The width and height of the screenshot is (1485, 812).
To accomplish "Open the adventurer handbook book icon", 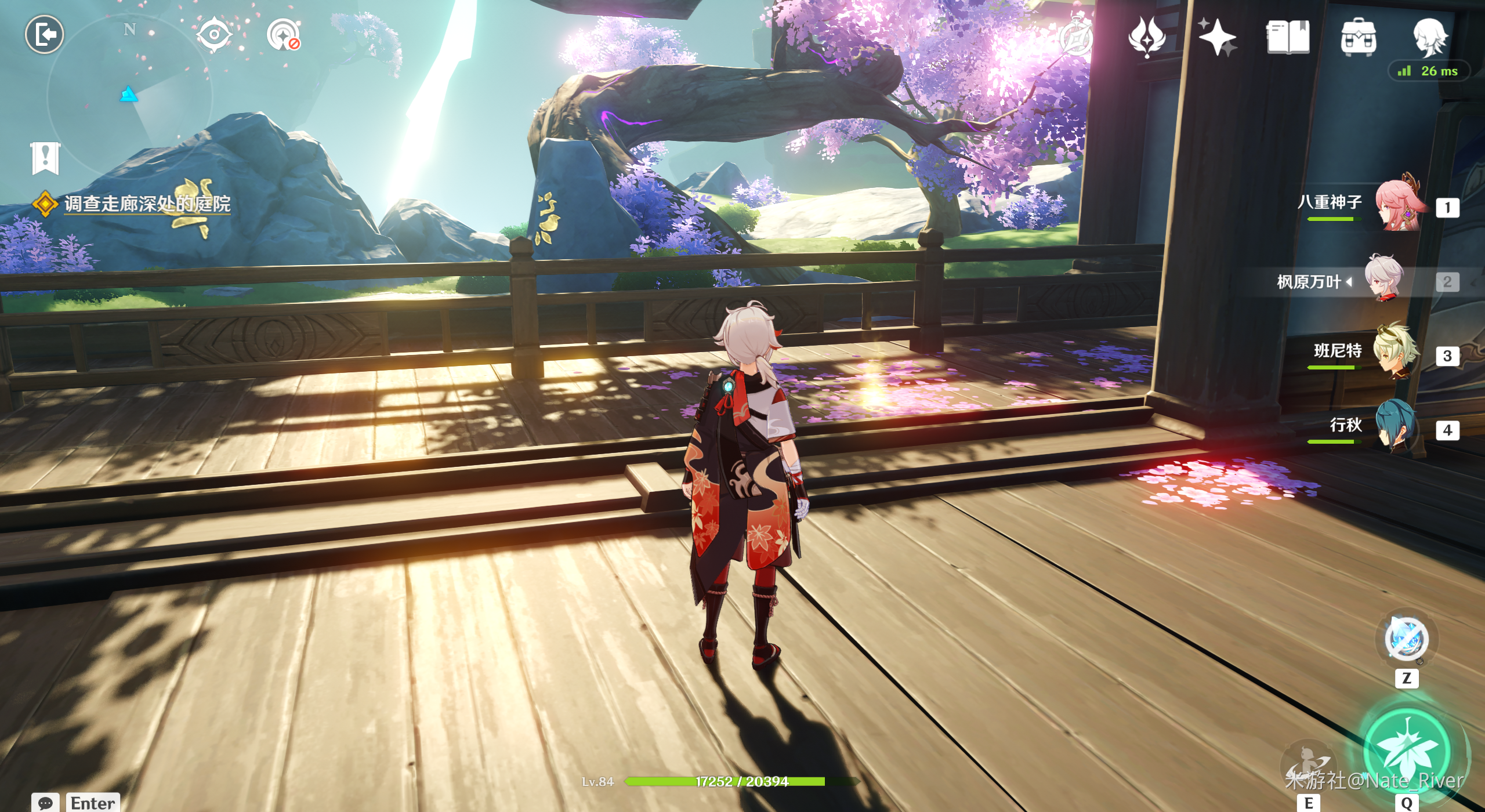I will coord(1288,36).
